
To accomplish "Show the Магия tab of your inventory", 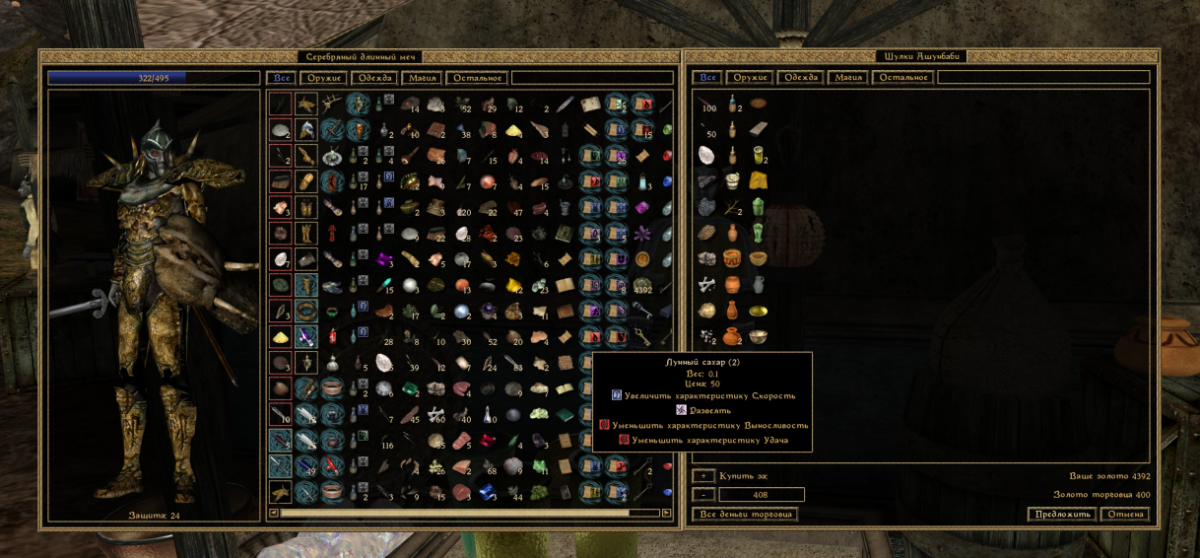I will (x=420, y=78).
